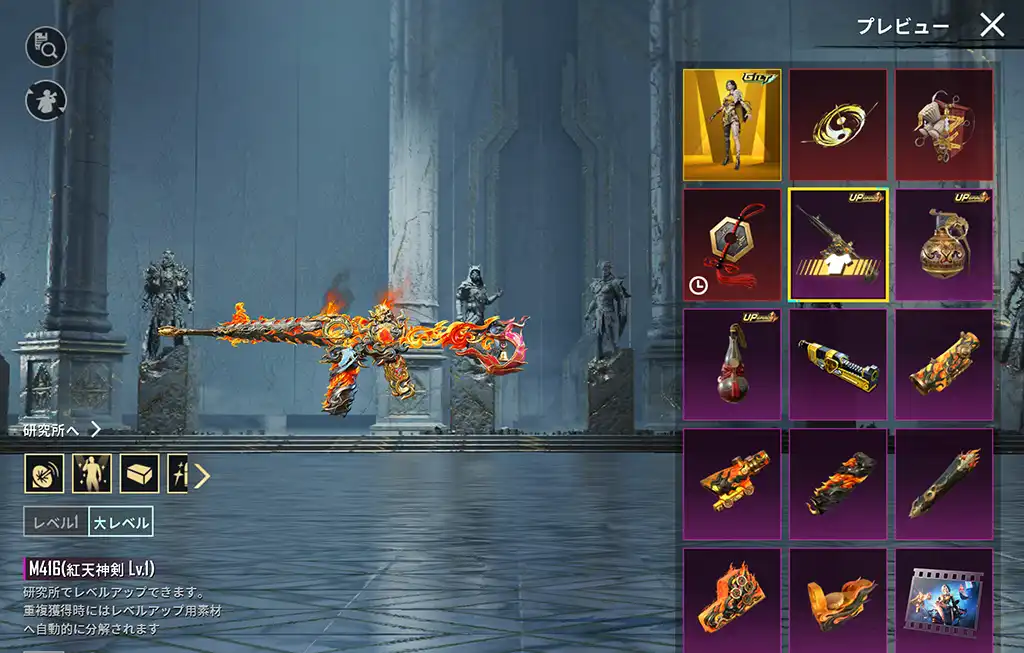This screenshot has width=1024, height=653.
Task: Switch to the レベル1 tab
Action: click(56, 521)
